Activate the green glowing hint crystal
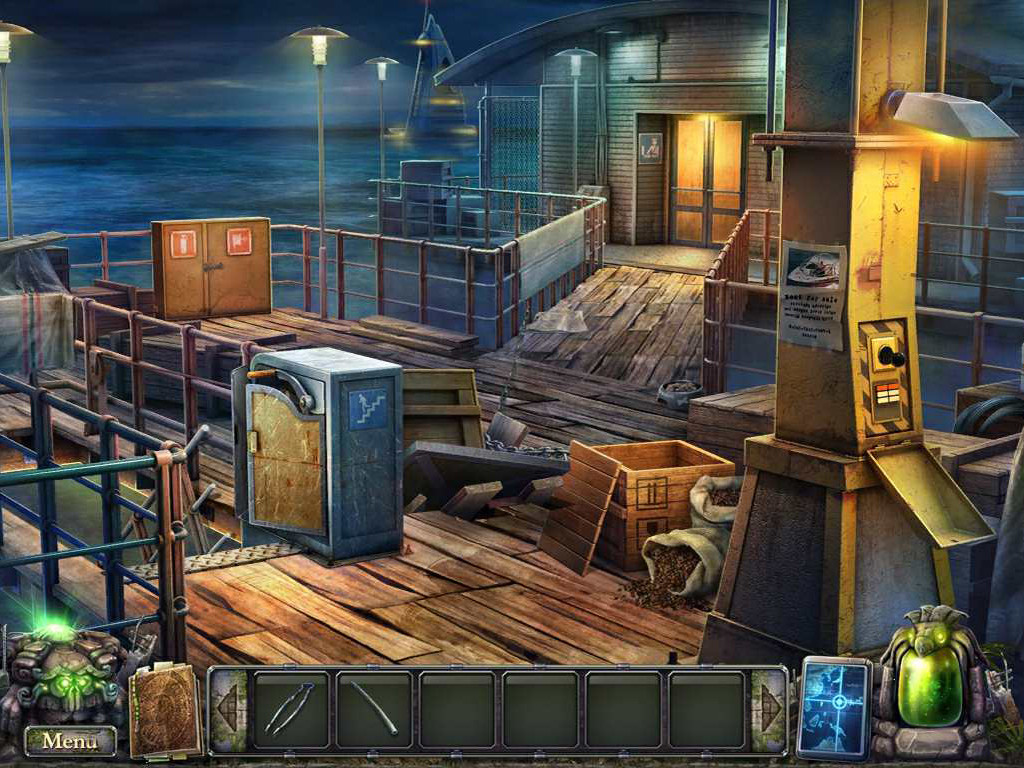The height and width of the screenshot is (768, 1024). [x=929, y=683]
